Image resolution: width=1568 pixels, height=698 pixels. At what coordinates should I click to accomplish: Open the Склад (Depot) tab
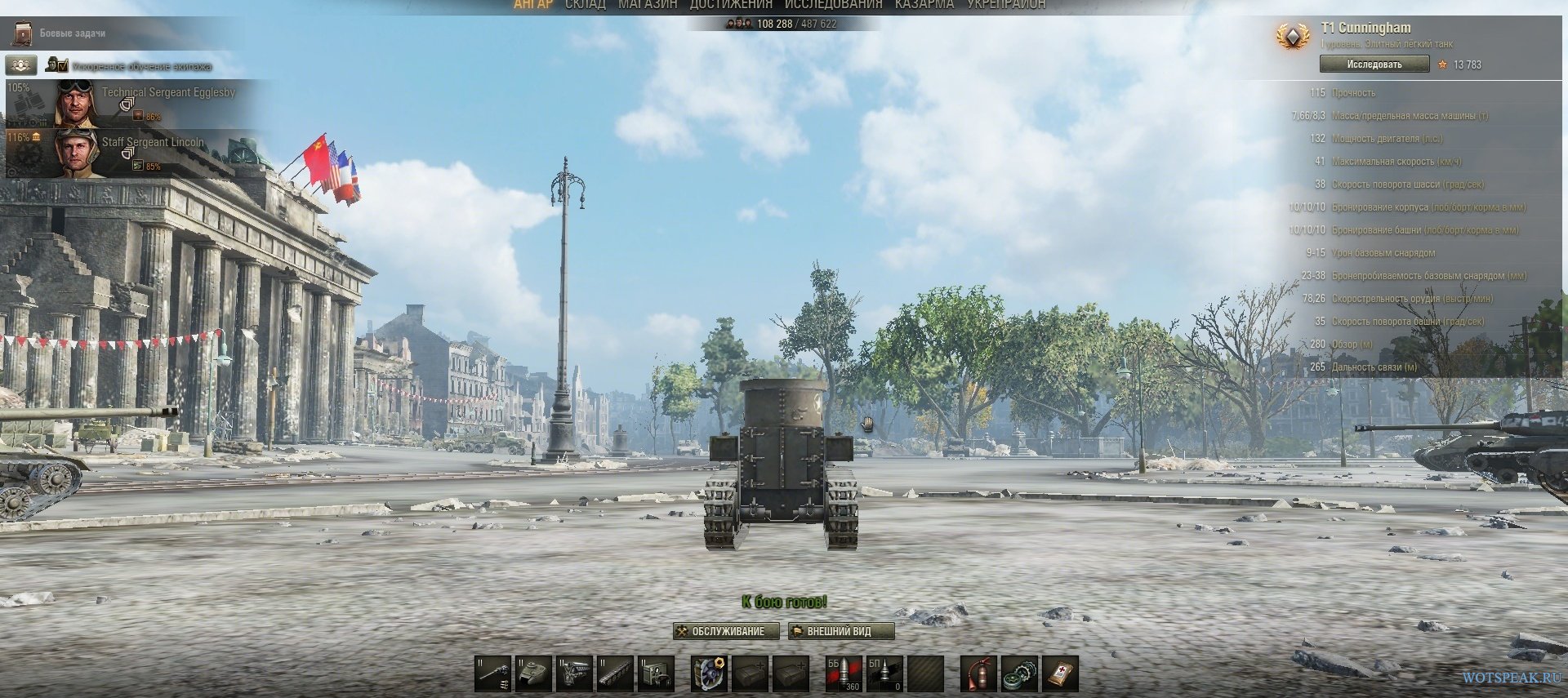click(x=586, y=5)
